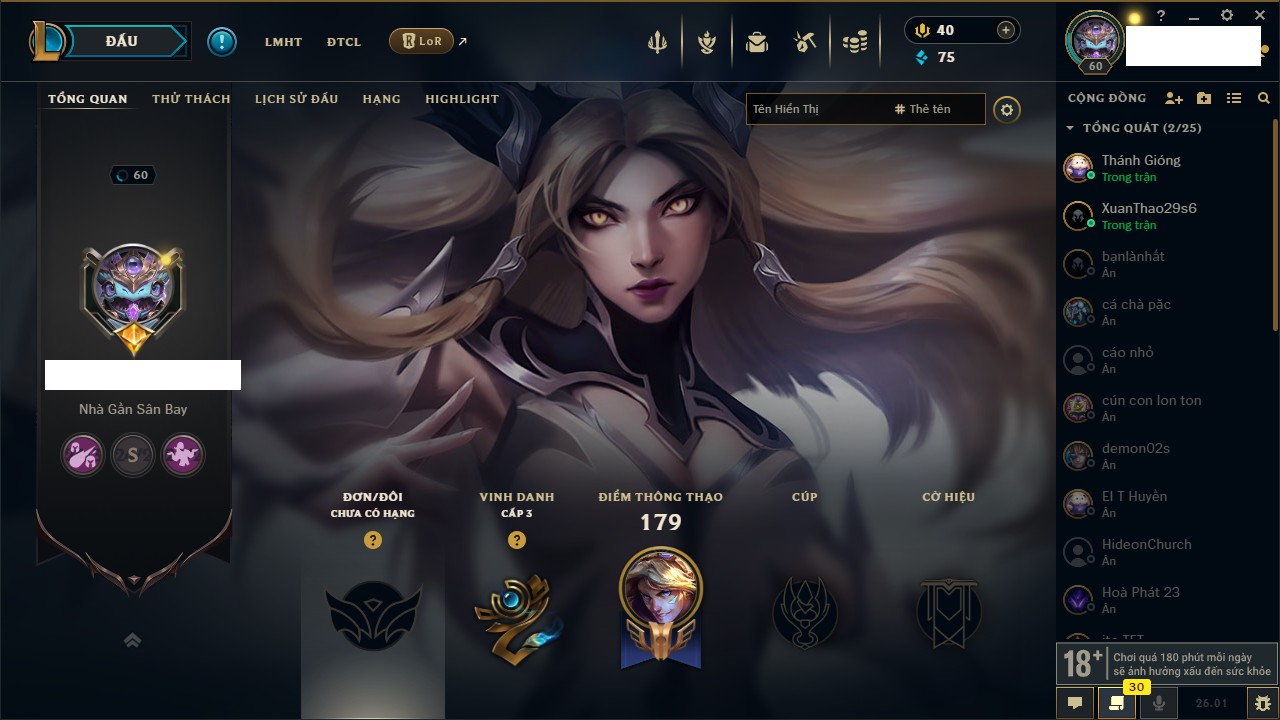Screen dimensions: 1280x720
Task: Open the LMHT home tab
Action: click(283, 42)
